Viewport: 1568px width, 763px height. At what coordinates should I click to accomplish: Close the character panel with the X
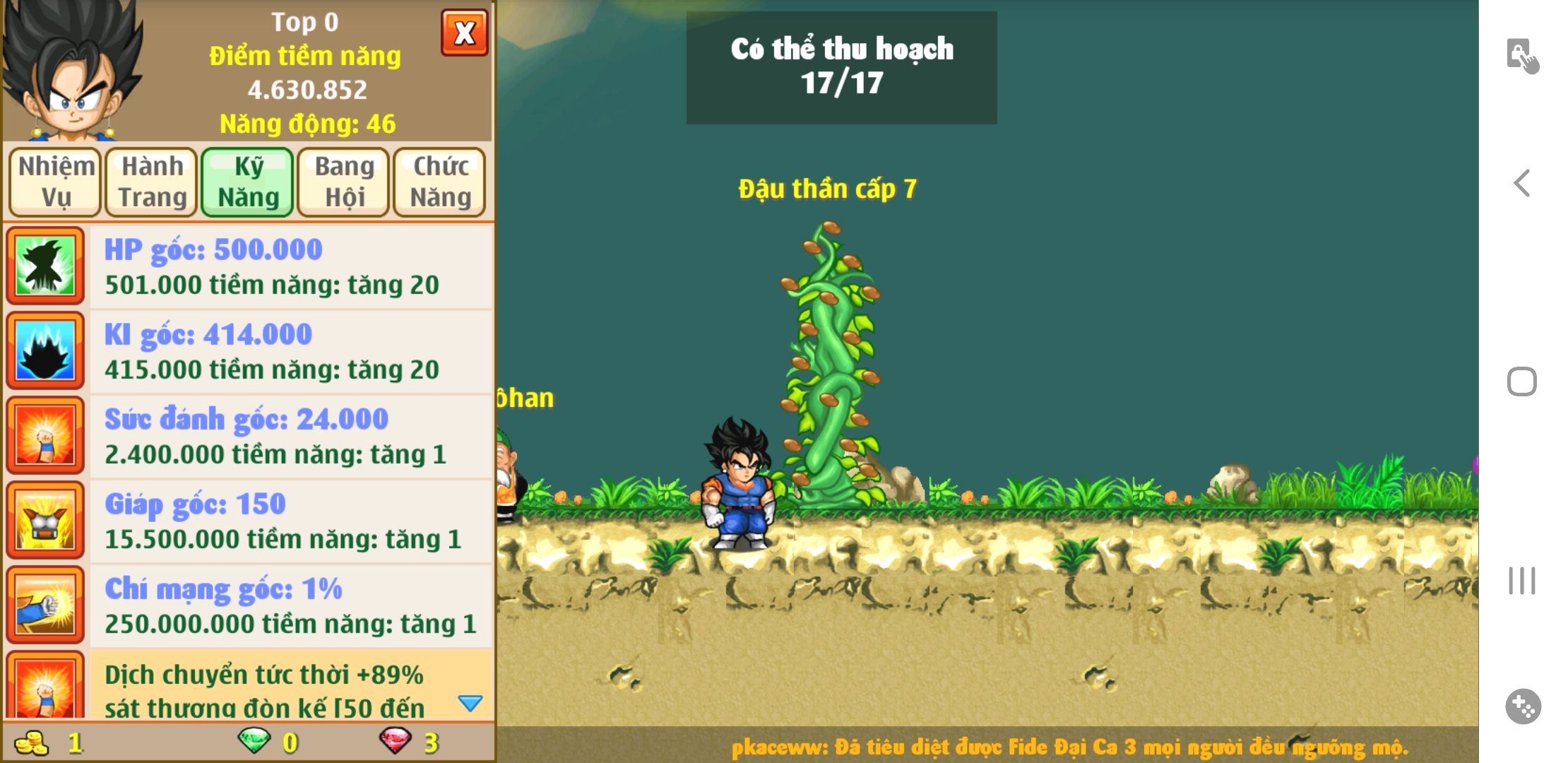[x=464, y=33]
